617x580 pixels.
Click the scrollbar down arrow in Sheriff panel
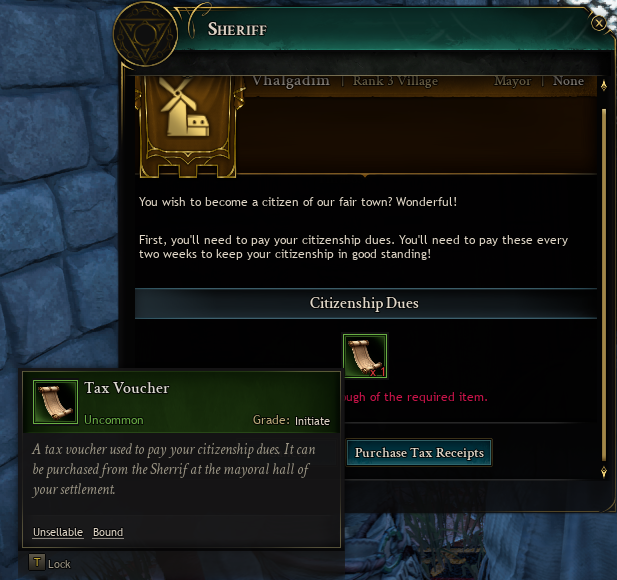coord(603,471)
